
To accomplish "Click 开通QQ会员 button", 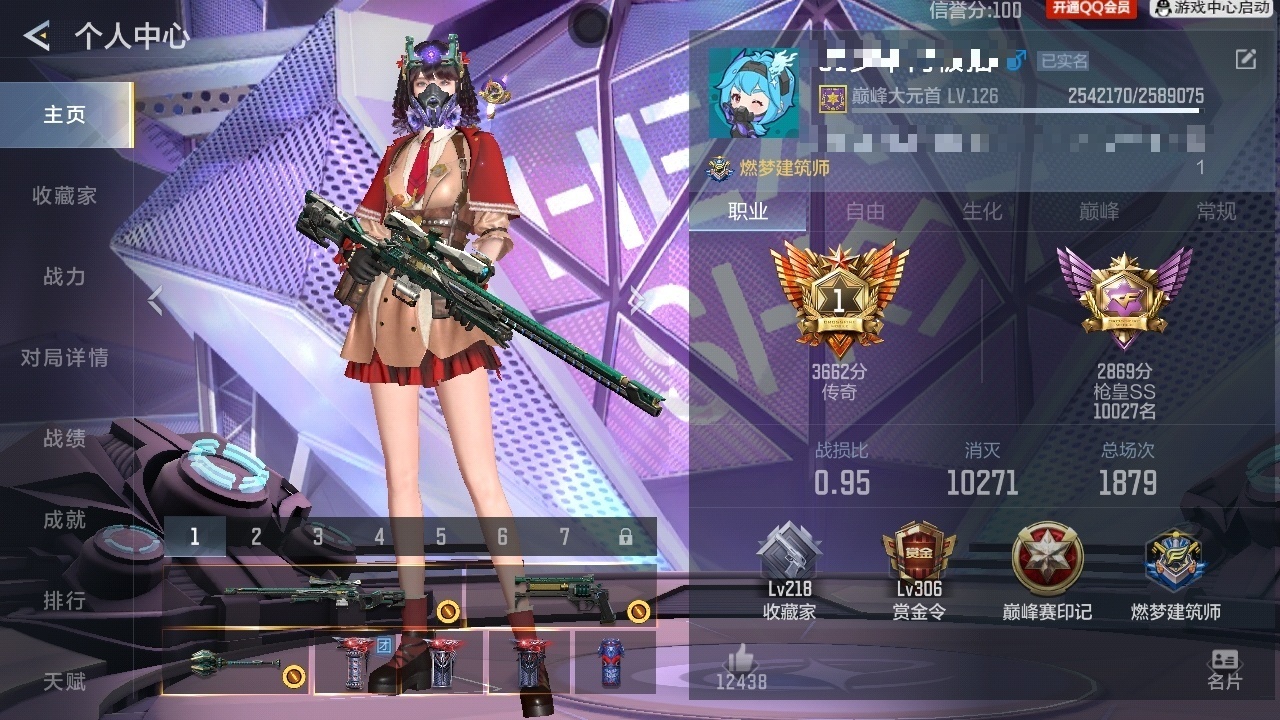I will coord(1092,9).
